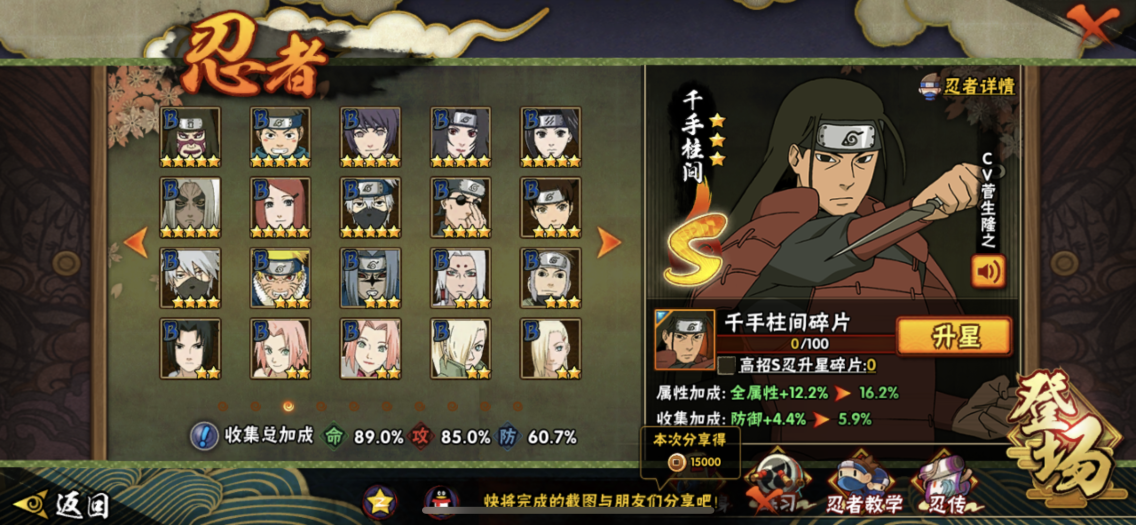The width and height of the screenshot is (1136, 525).
Task: Upgrade stars with the 升星 button
Action: [954, 336]
